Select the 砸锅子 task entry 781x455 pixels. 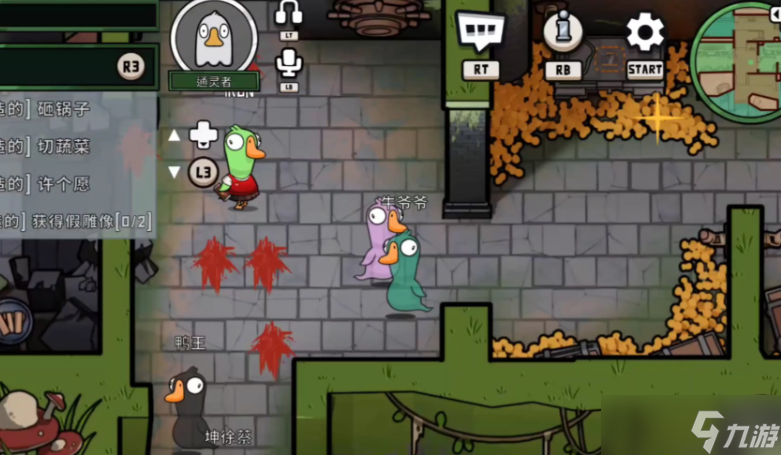tap(61, 109)
